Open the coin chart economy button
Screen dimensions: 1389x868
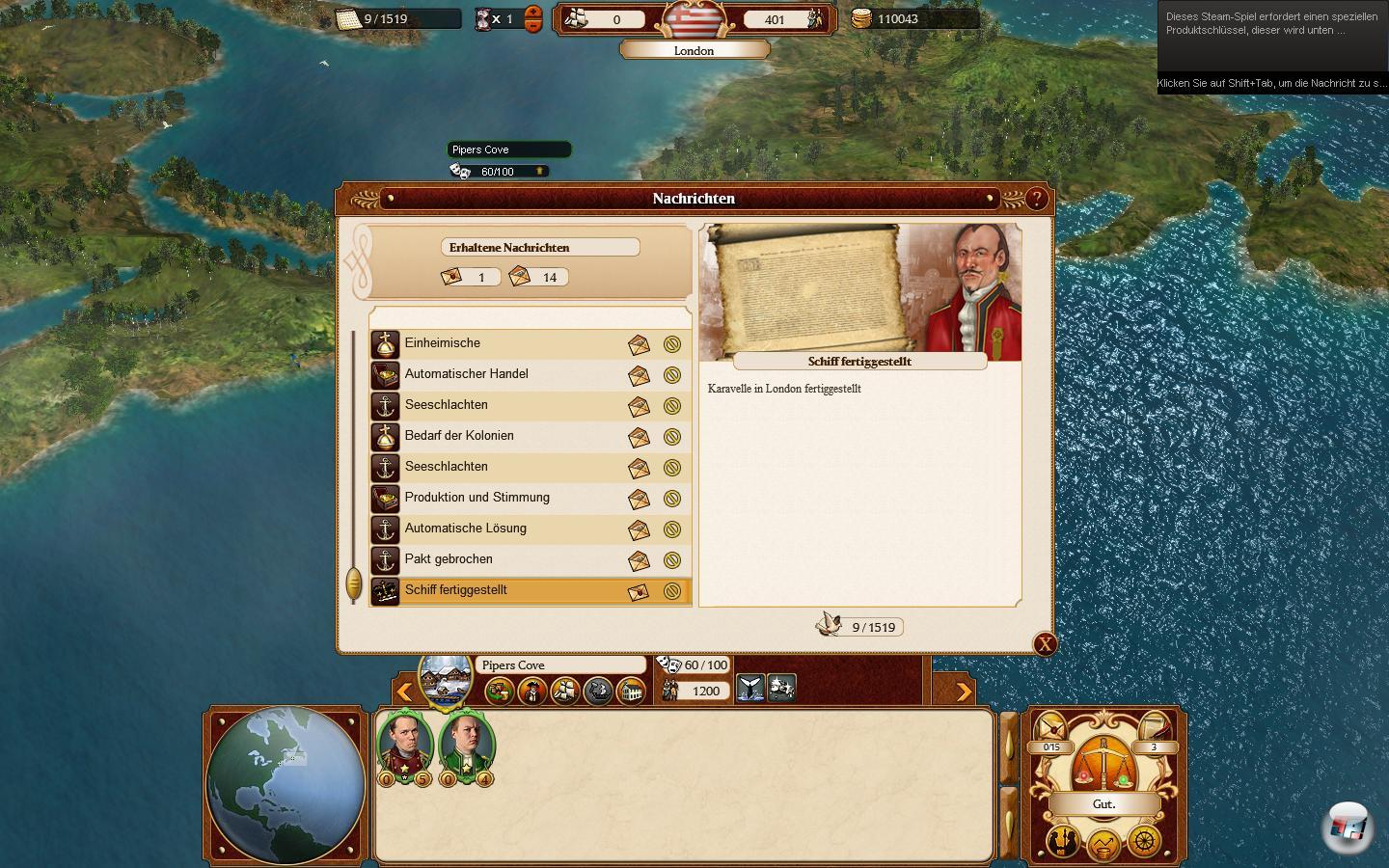pyautogui.click(x=1103, y=846)
